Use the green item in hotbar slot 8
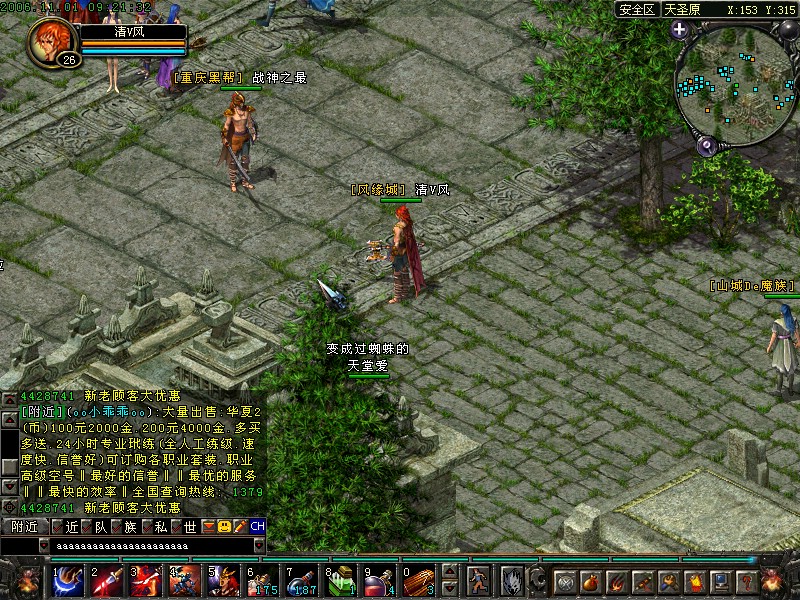This screenshot has height=600, width=800. click(339, 579)
